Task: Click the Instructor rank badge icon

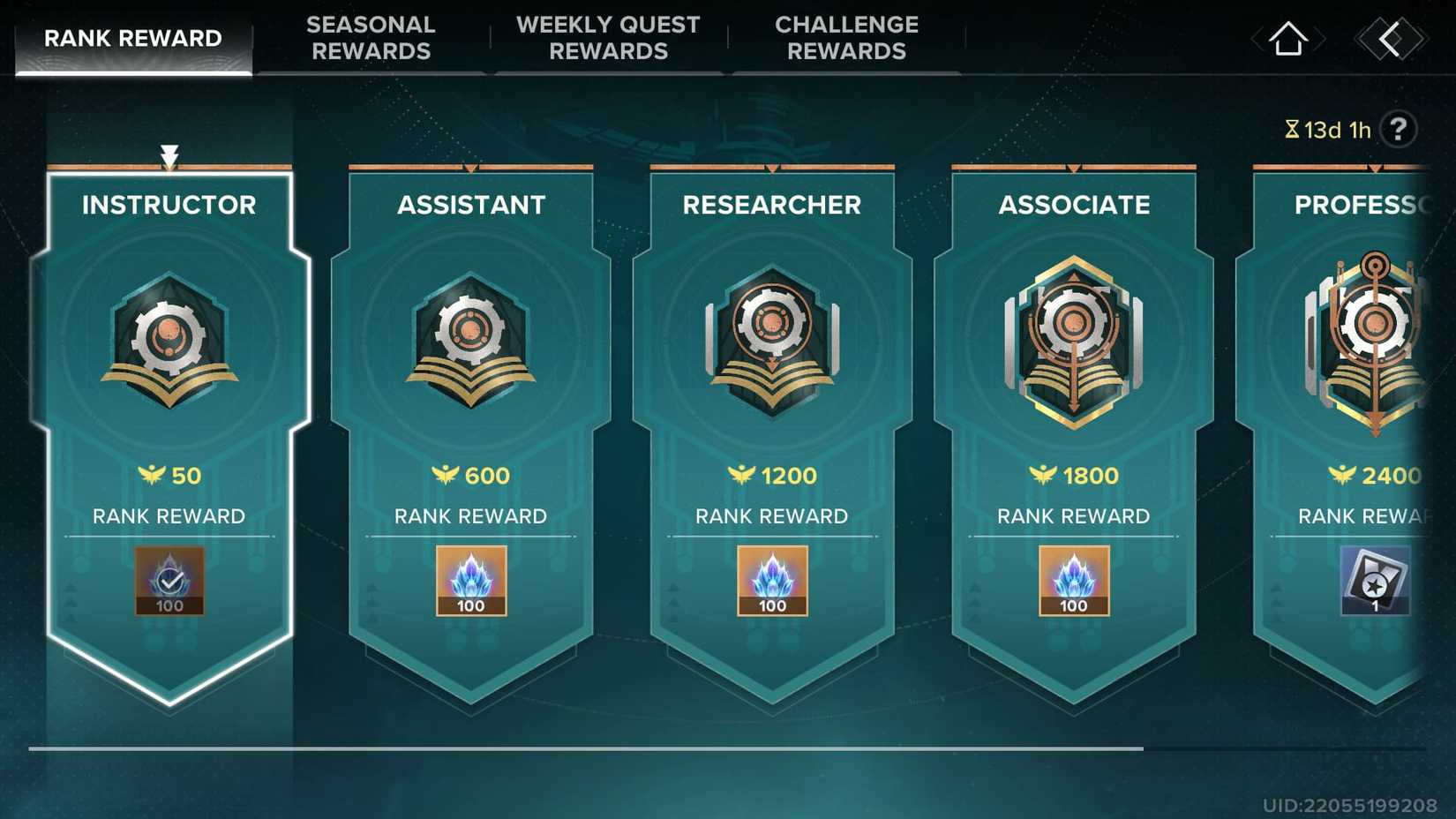Action: pyautogui.click(x=169, y=344)
